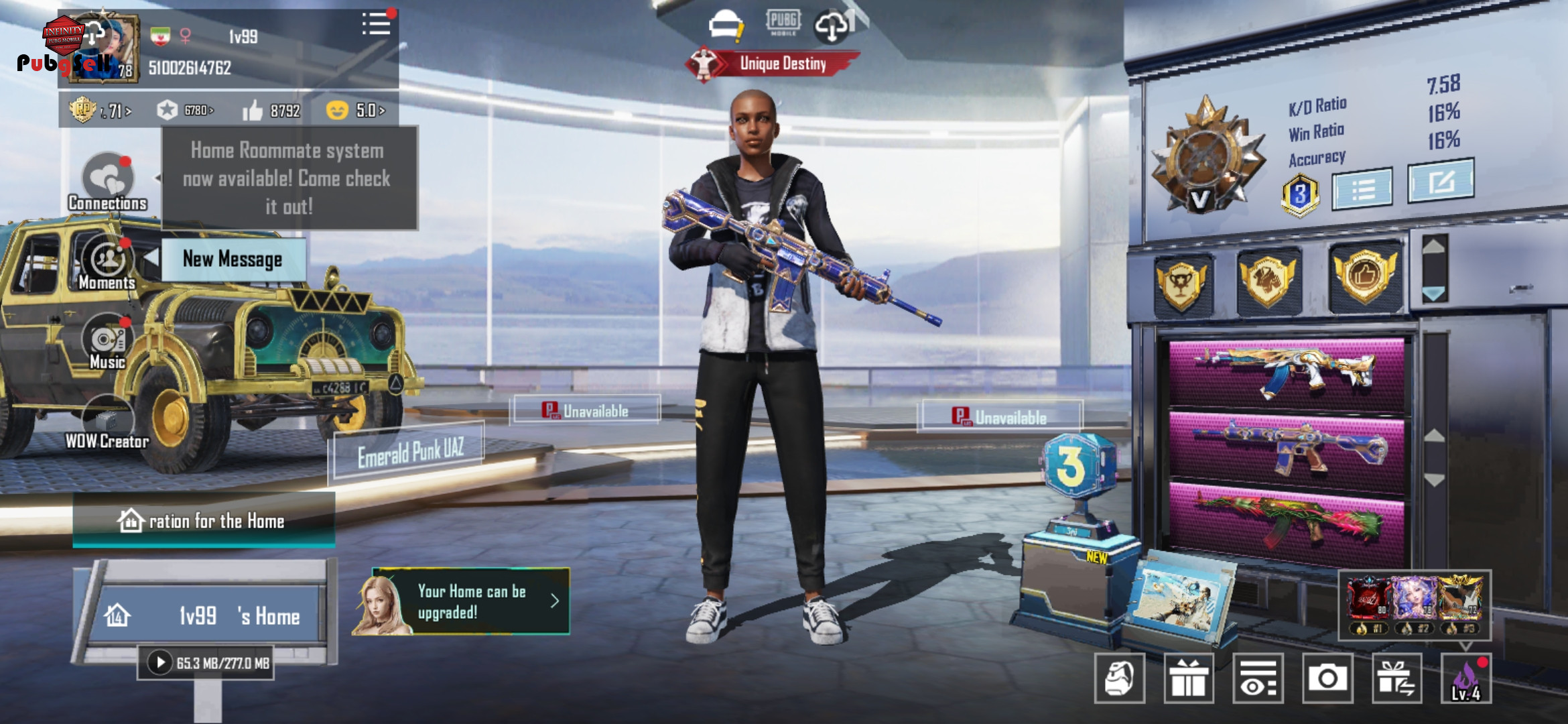Open the Lv.4 flame popularity icon
Screen dimensions: 1568x724
(x=1466, y=678)
